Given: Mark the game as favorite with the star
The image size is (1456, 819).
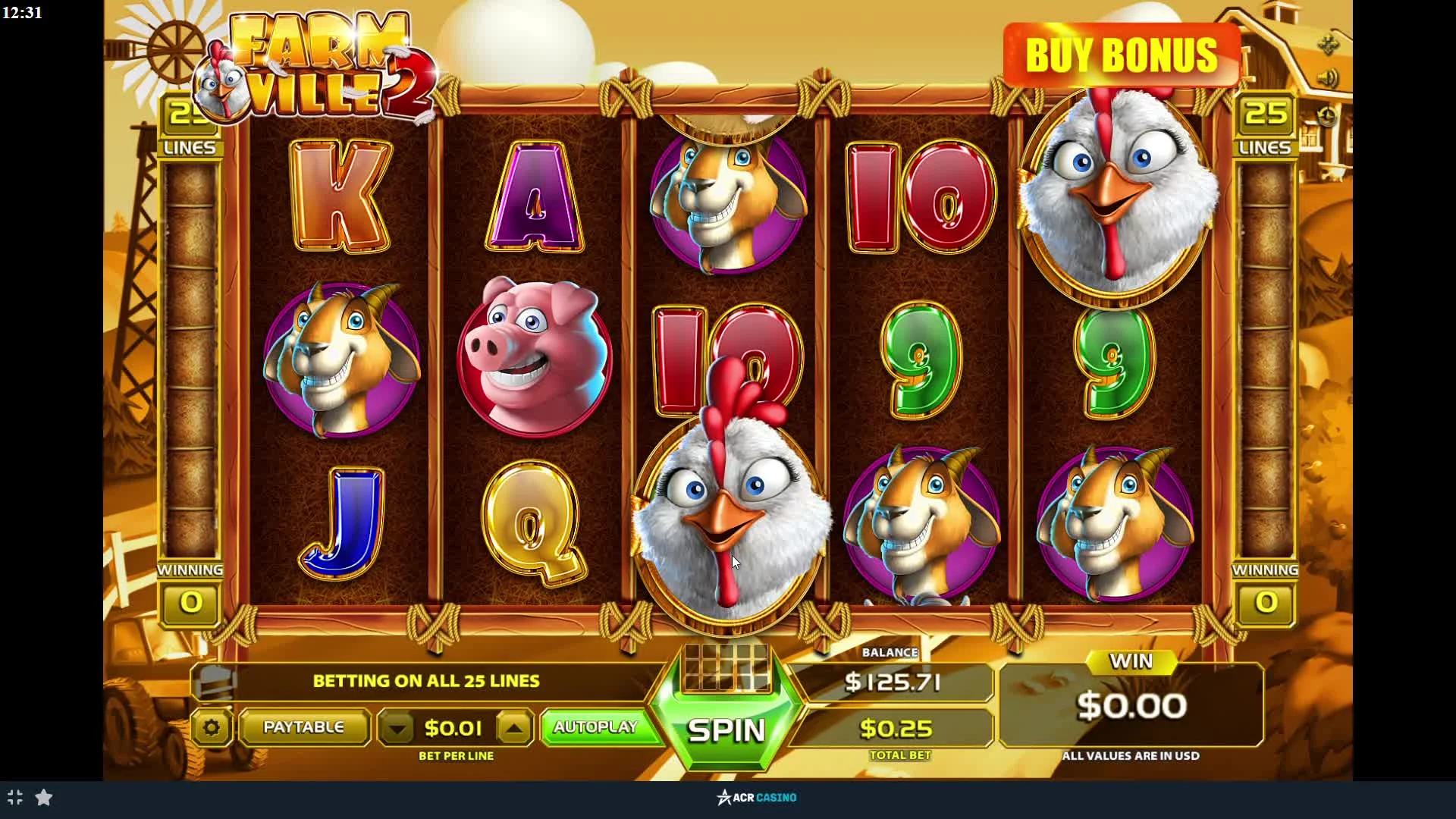Looking at the screenshot, I should point(44,797).
